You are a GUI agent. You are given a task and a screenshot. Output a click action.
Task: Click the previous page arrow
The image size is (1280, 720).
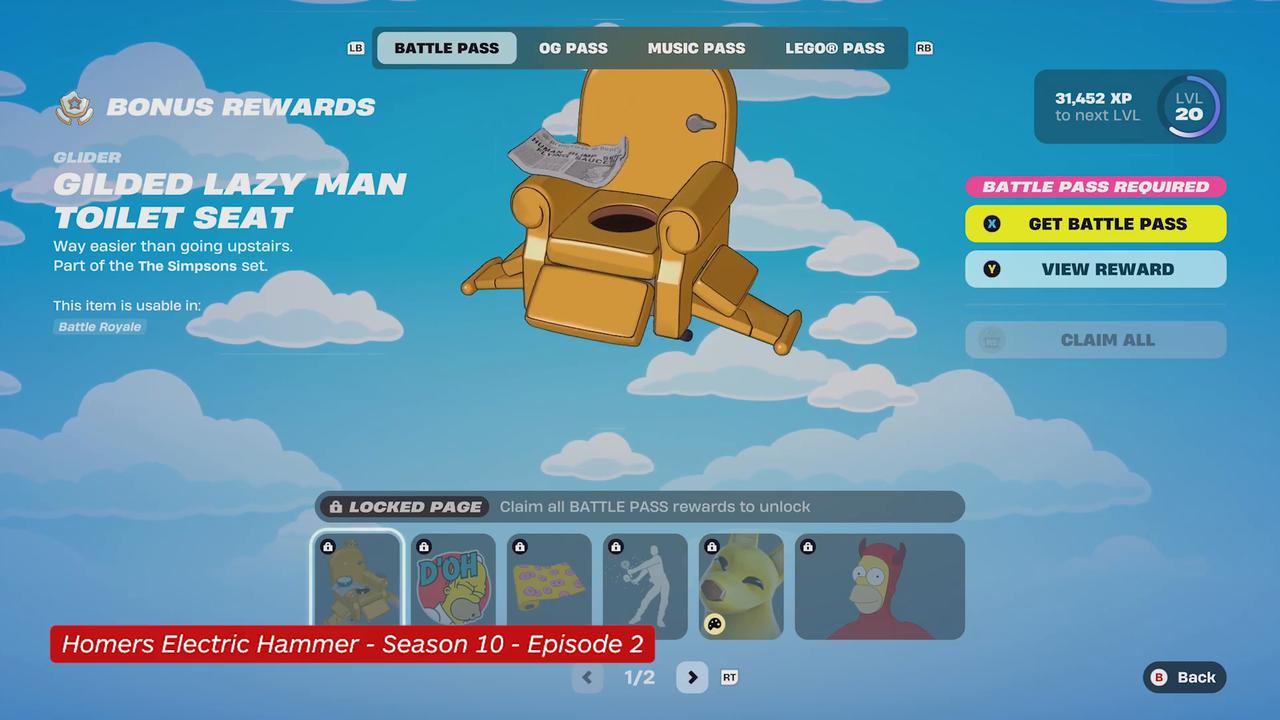(587, 678)
